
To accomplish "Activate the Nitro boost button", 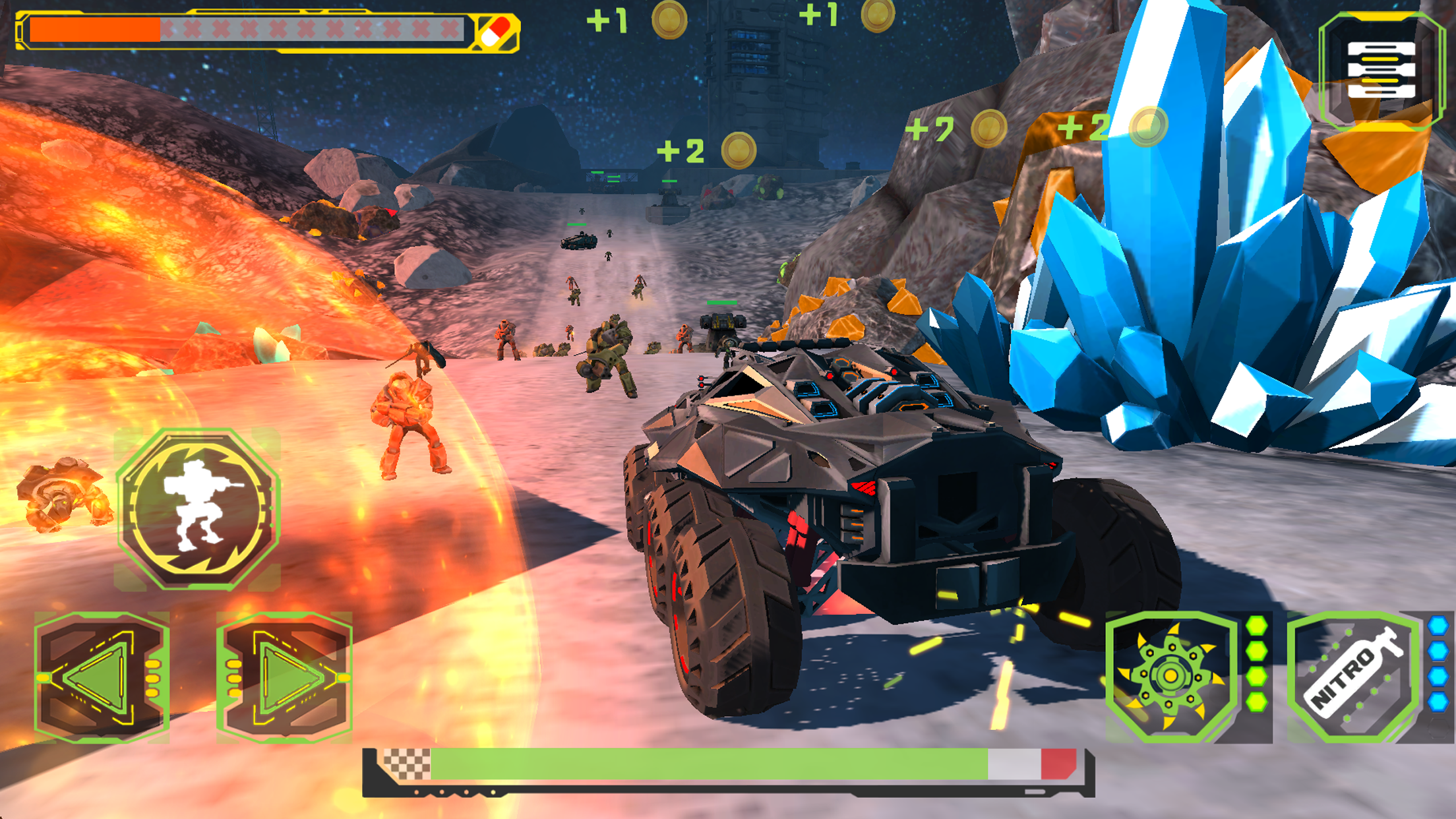I will 1353,677.
